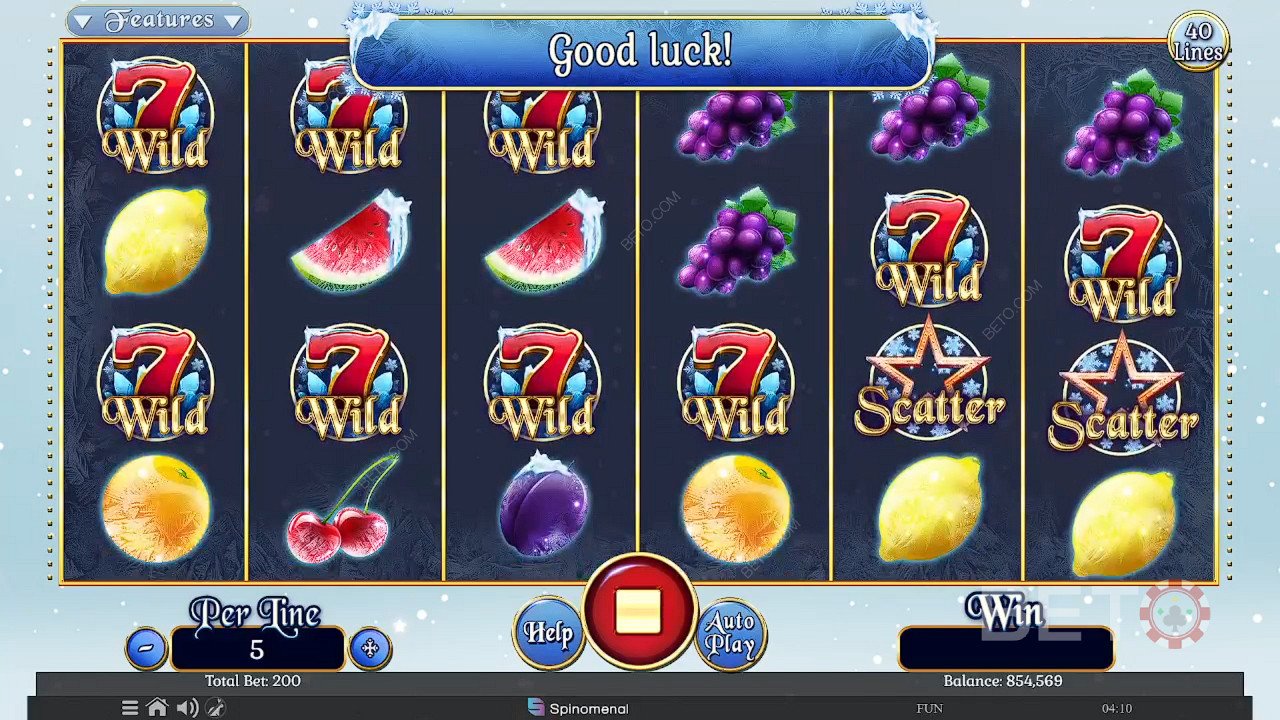Increase the Per Line bet amount
Screen dimensions: 1280x720
(370, 648)
